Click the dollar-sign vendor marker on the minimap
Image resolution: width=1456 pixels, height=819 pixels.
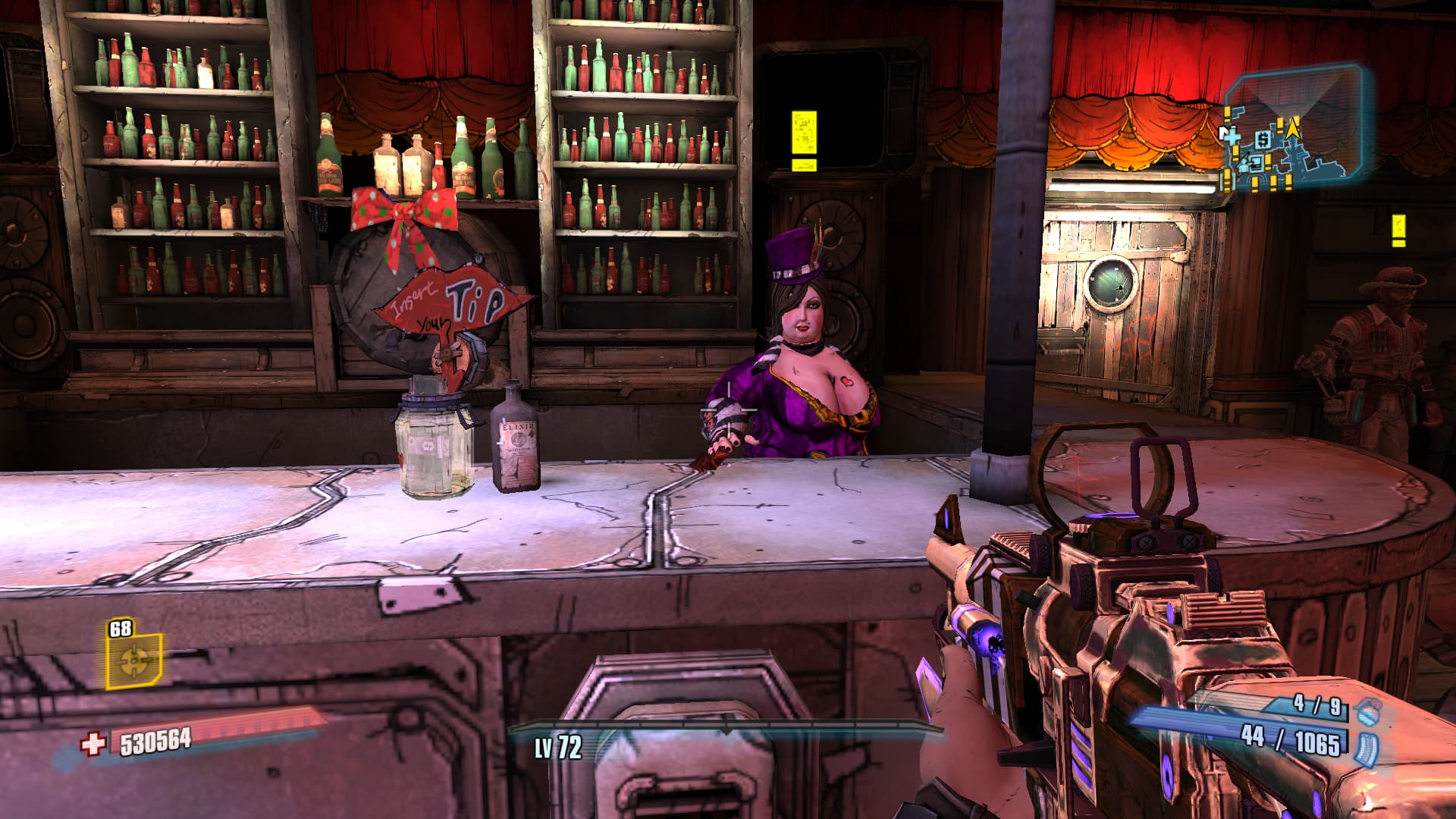(1263, 140)
